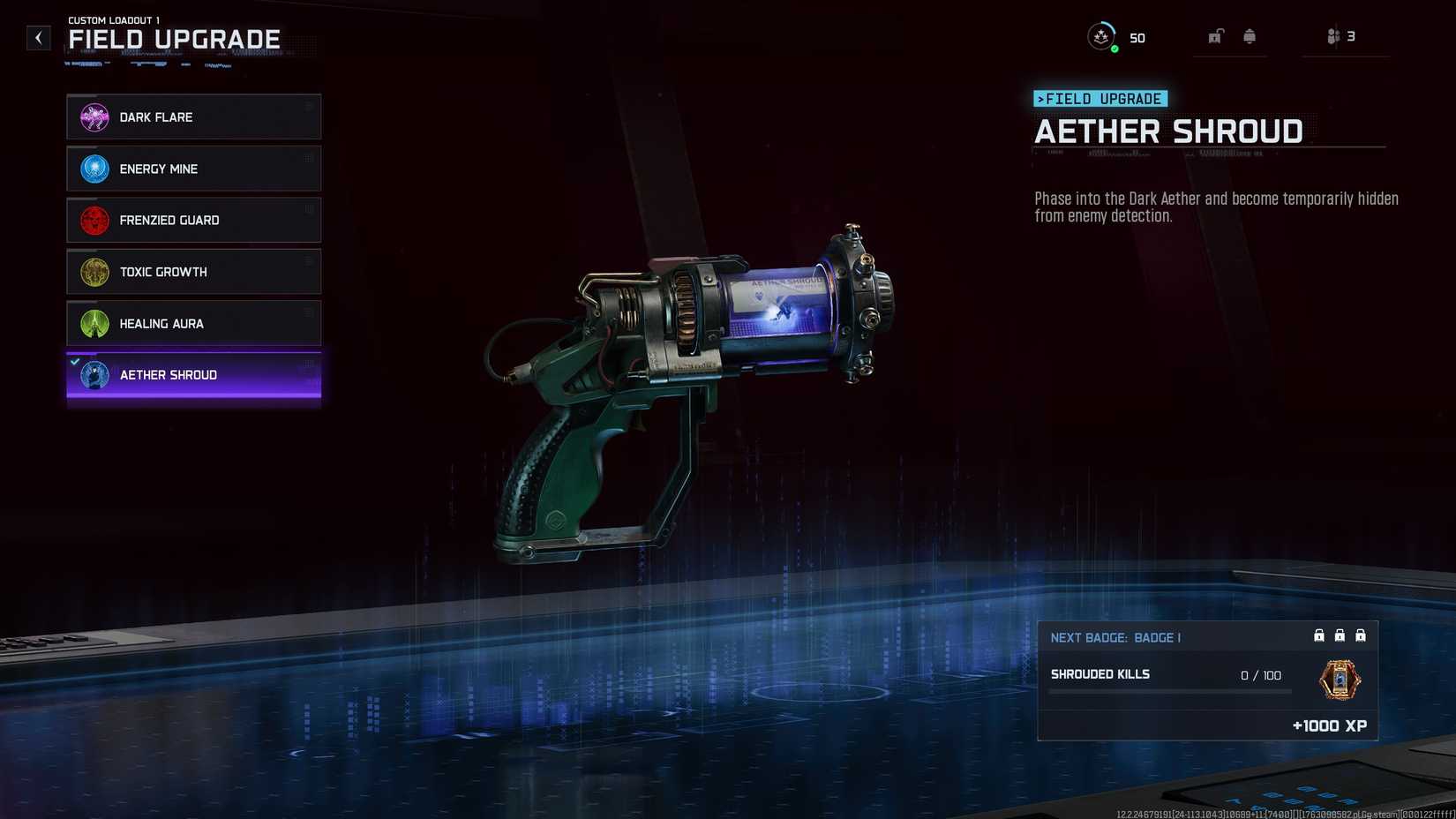The height and width of the screenshot is (819, 1456).
Task: Select the Healing Aura green icon
Action: (92, 323)
